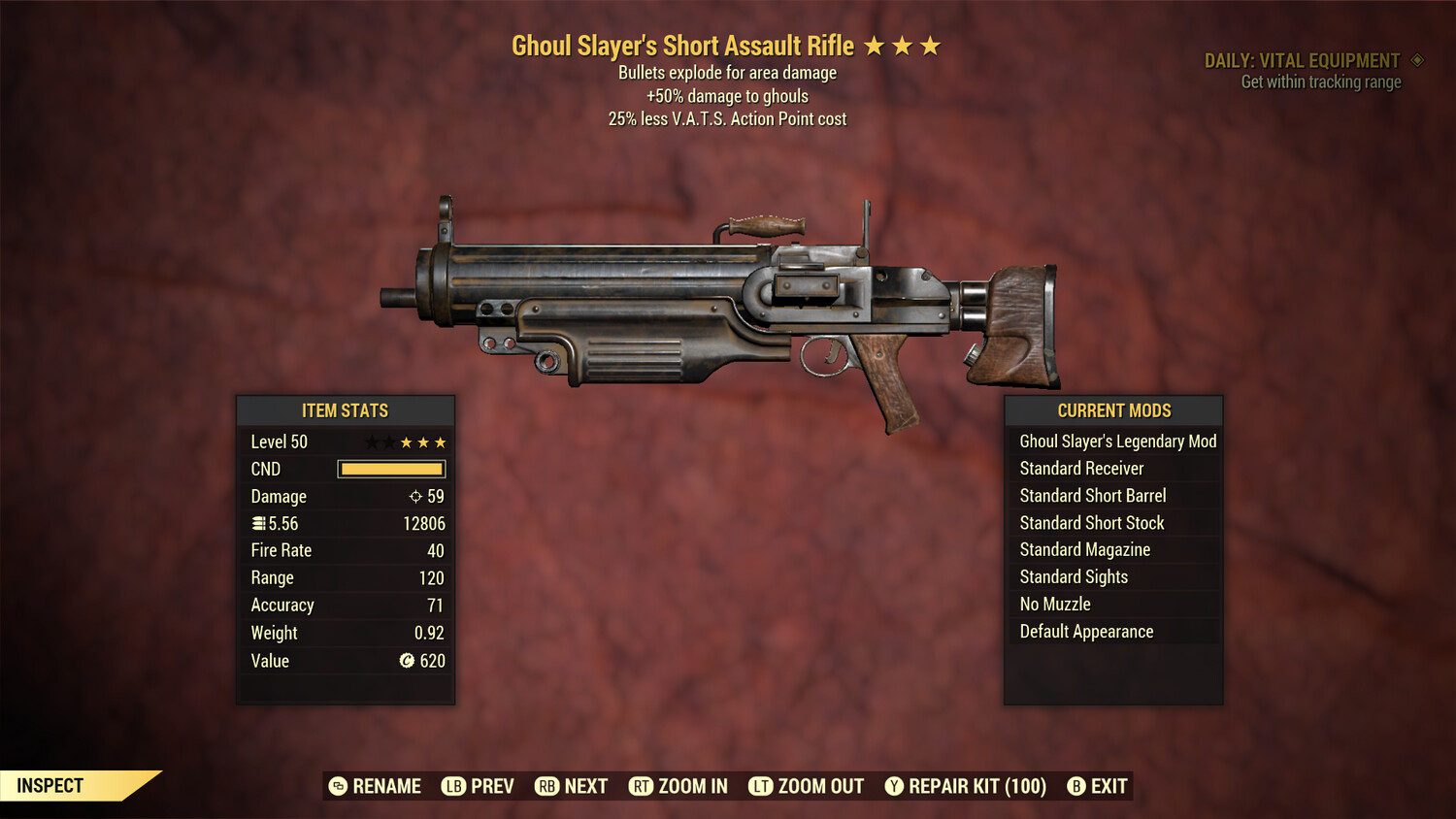
Task: Click the RT button icon for Zoom In
Action: click(x=642, y=786)
